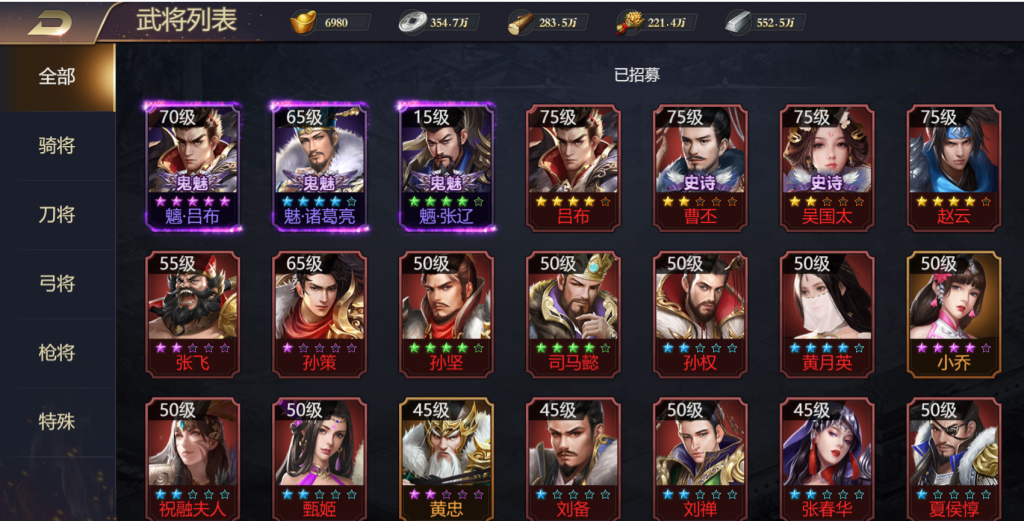
Task: Pick the 赵云 hero card
Action: pyautogui.click(x=953, y=166)
